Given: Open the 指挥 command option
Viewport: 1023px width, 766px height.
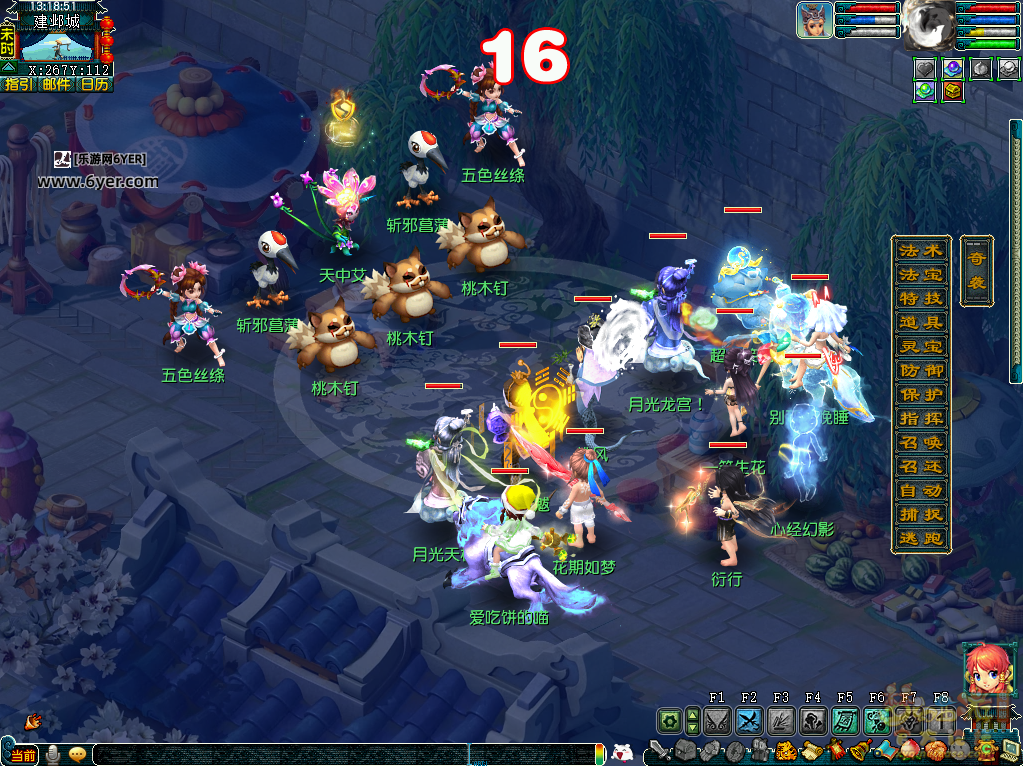Looking at the screenshot, I should 921,418.
